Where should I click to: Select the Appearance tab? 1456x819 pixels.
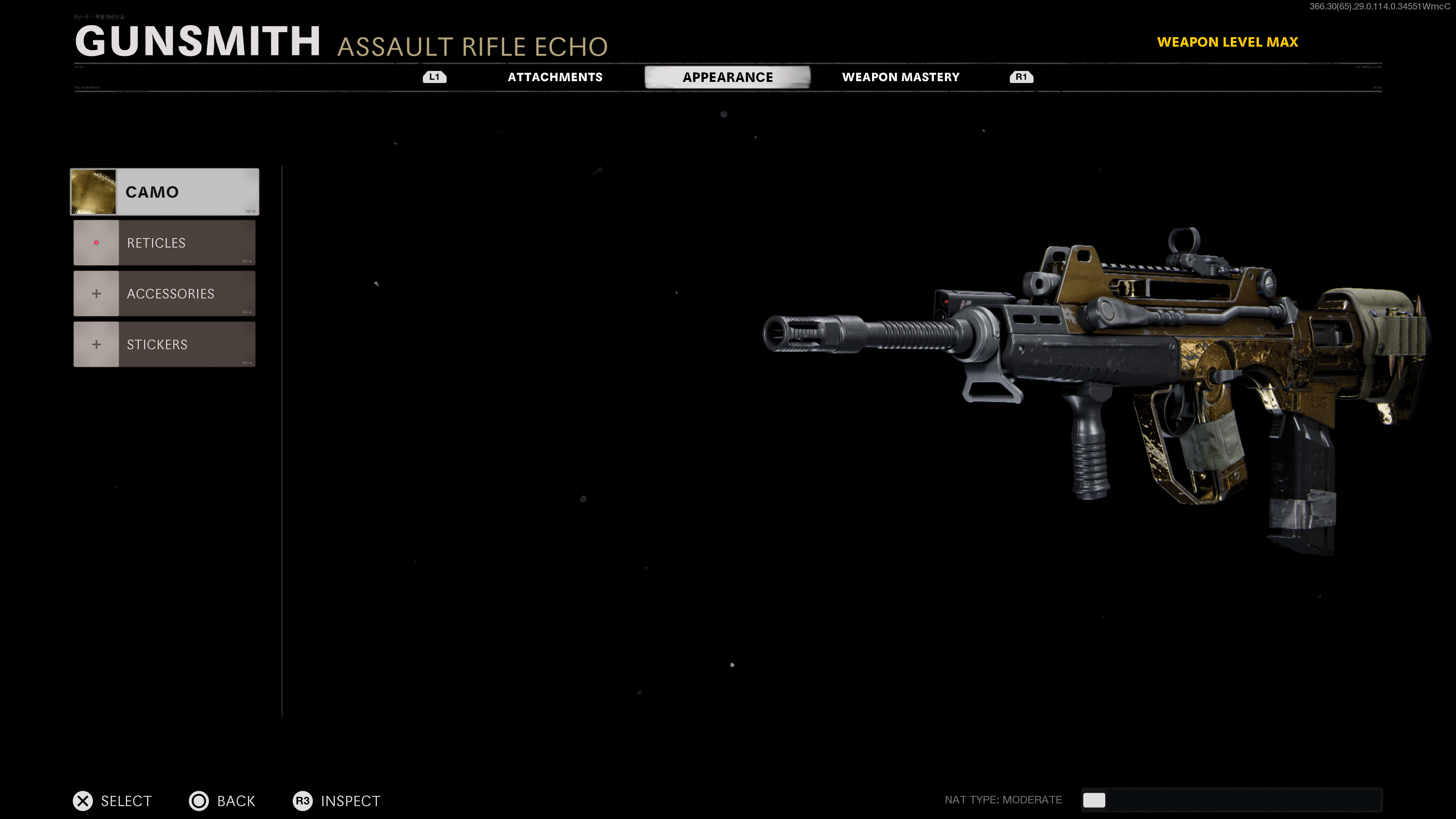click(728, 77)
